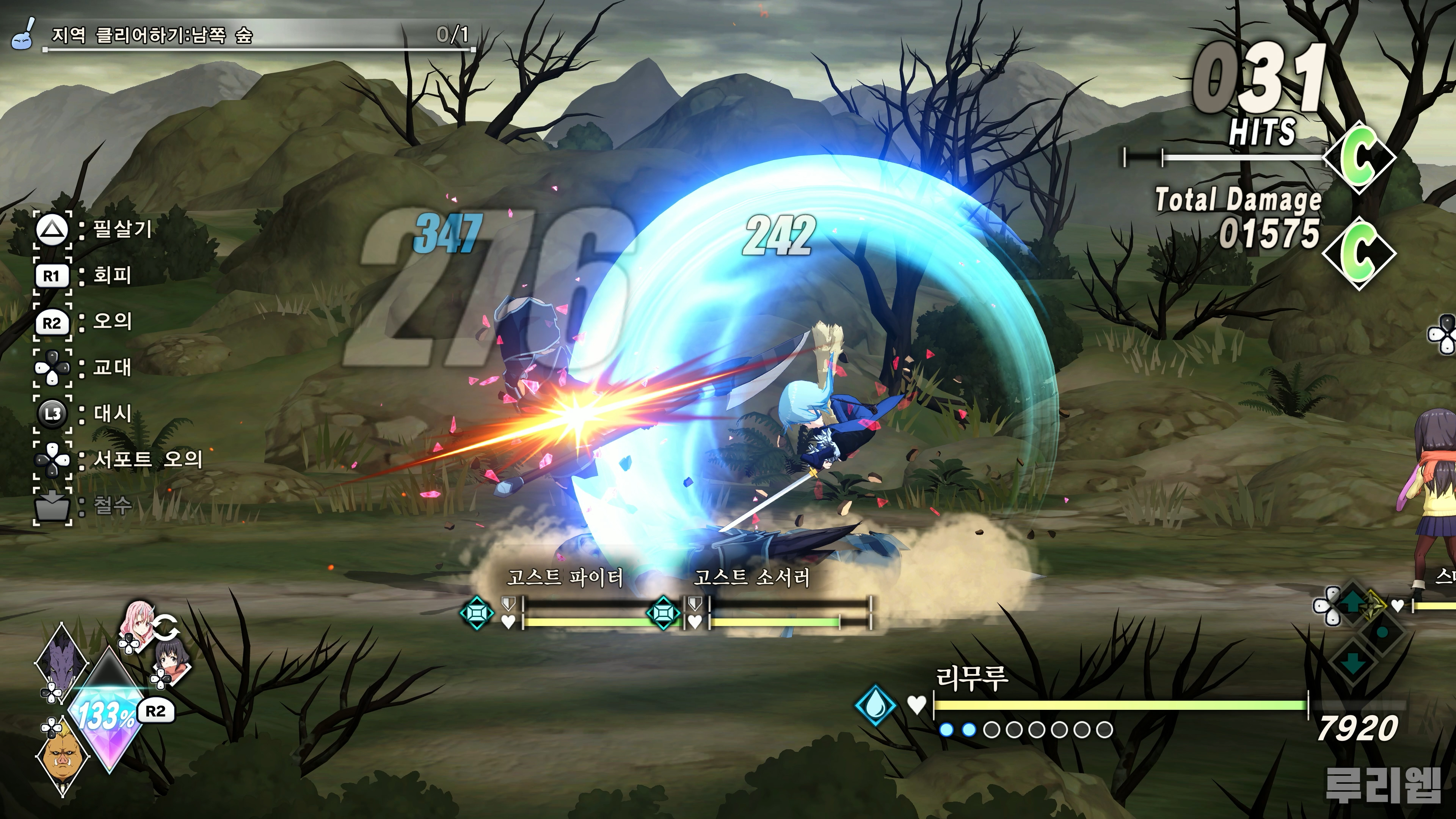
Task: Click the water drop element icon by 리무루
Action: coord(875,705)
